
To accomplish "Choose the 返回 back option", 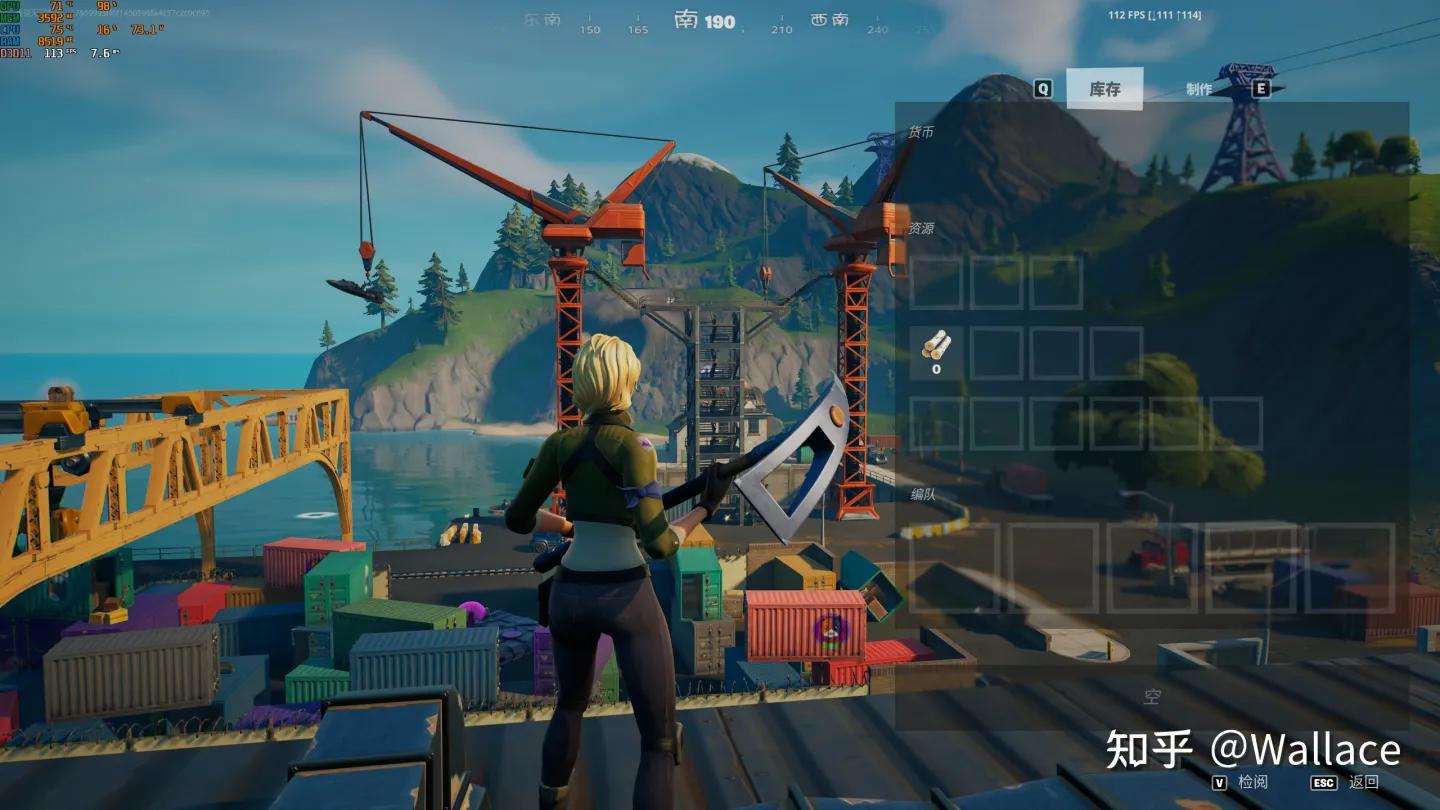I will (1363, 782).
